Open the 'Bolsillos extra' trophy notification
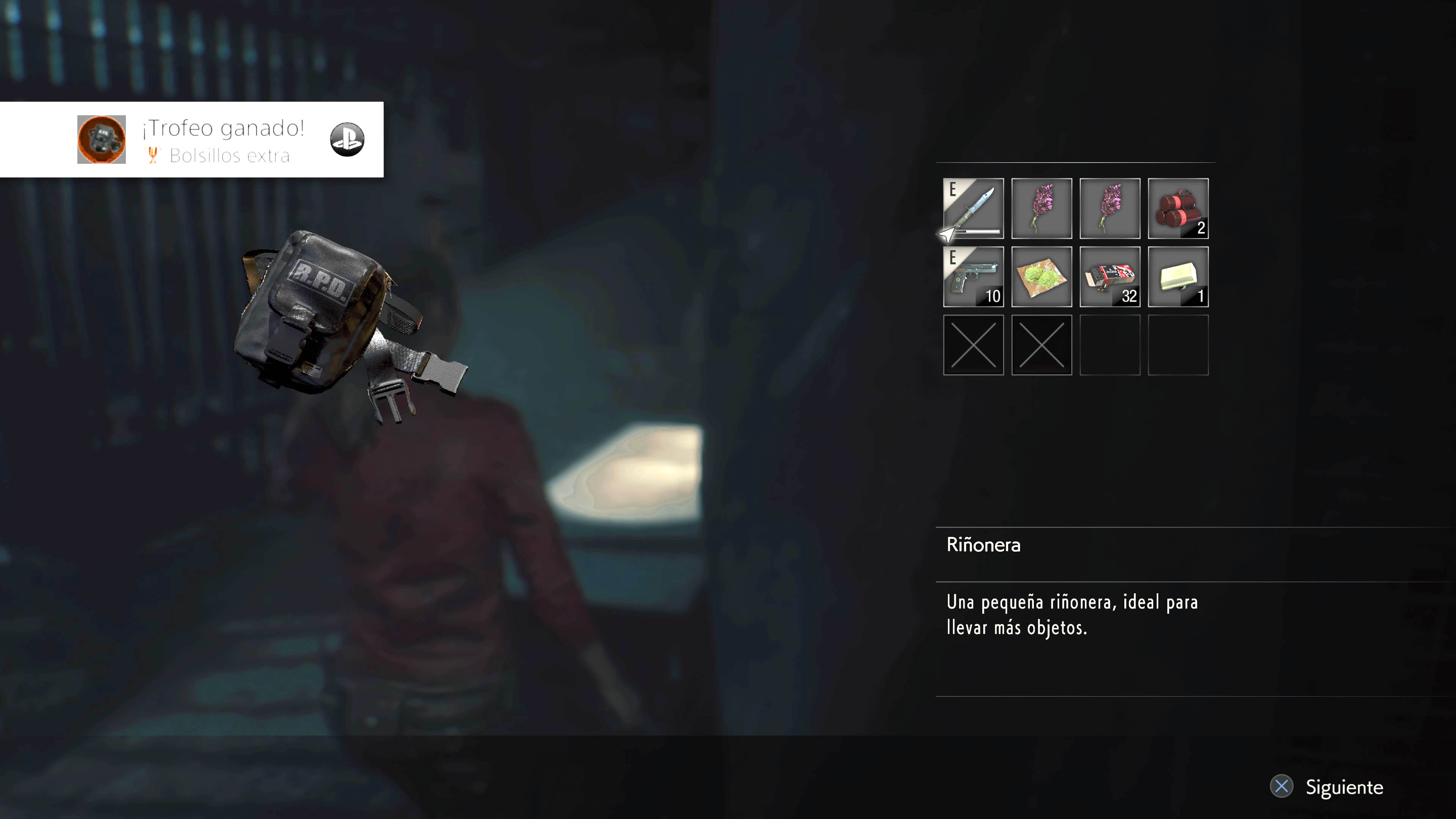This screenshot has height=819, width=1456. click(x=192, y=140)
